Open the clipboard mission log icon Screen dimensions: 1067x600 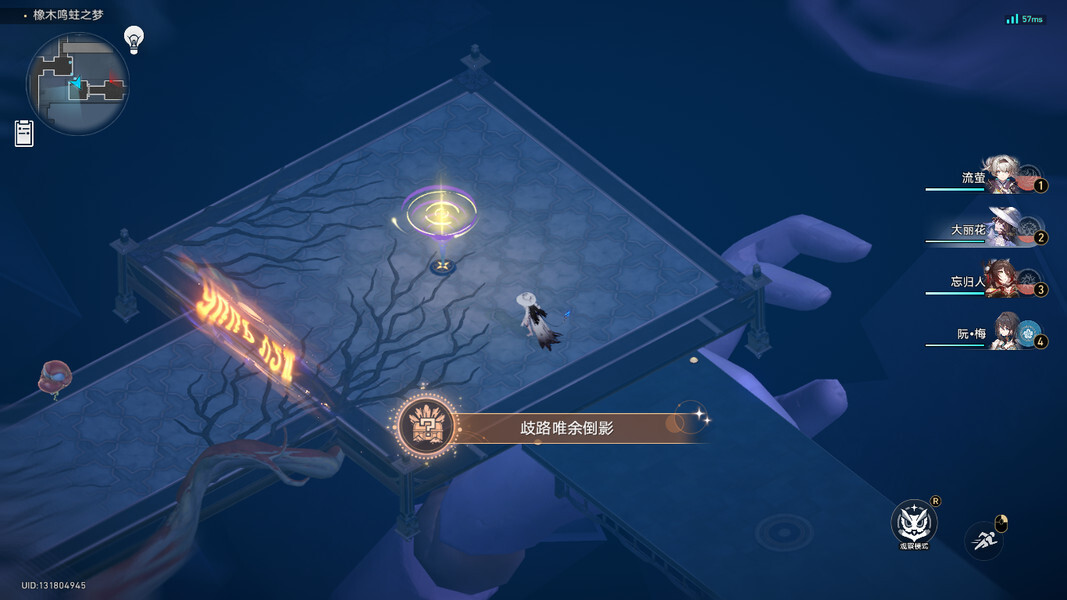pyautogui.click(x=24, y=133)
